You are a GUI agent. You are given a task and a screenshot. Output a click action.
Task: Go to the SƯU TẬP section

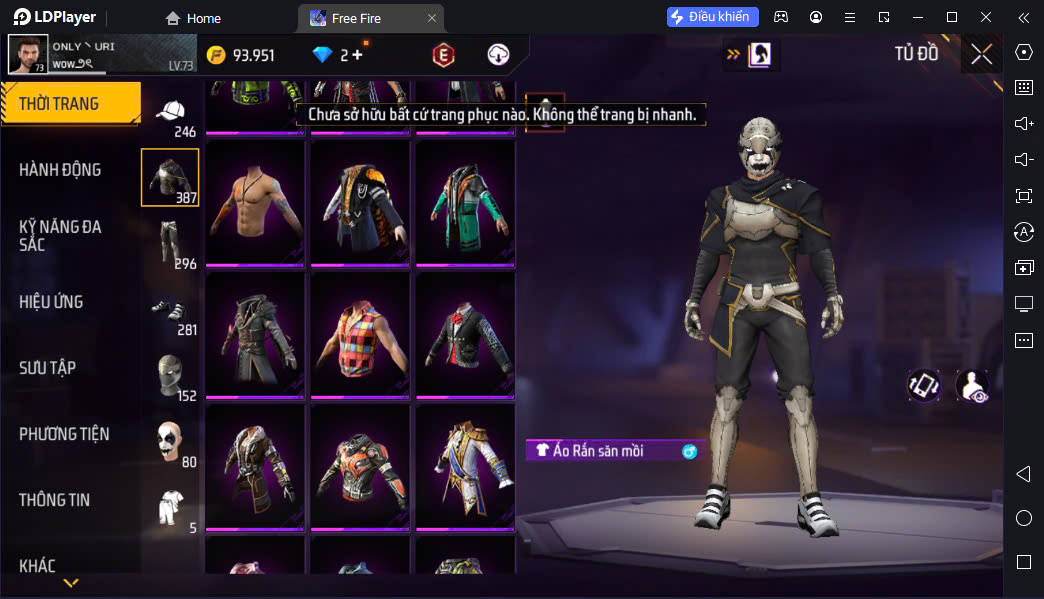click(47, 368)
